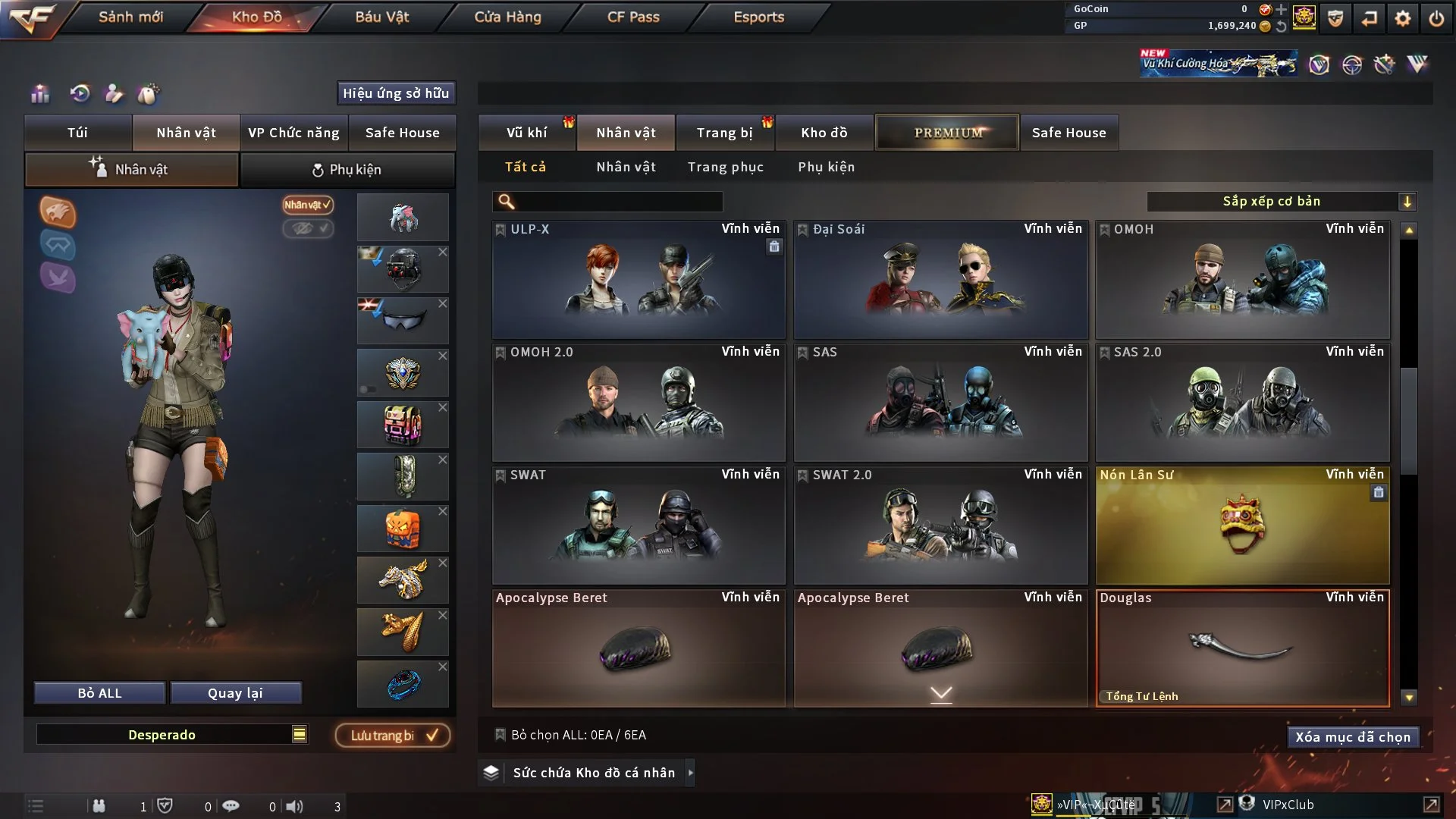Select the Douglas item card
This screenshot has height=819, width=1456.
(1242, 649)
